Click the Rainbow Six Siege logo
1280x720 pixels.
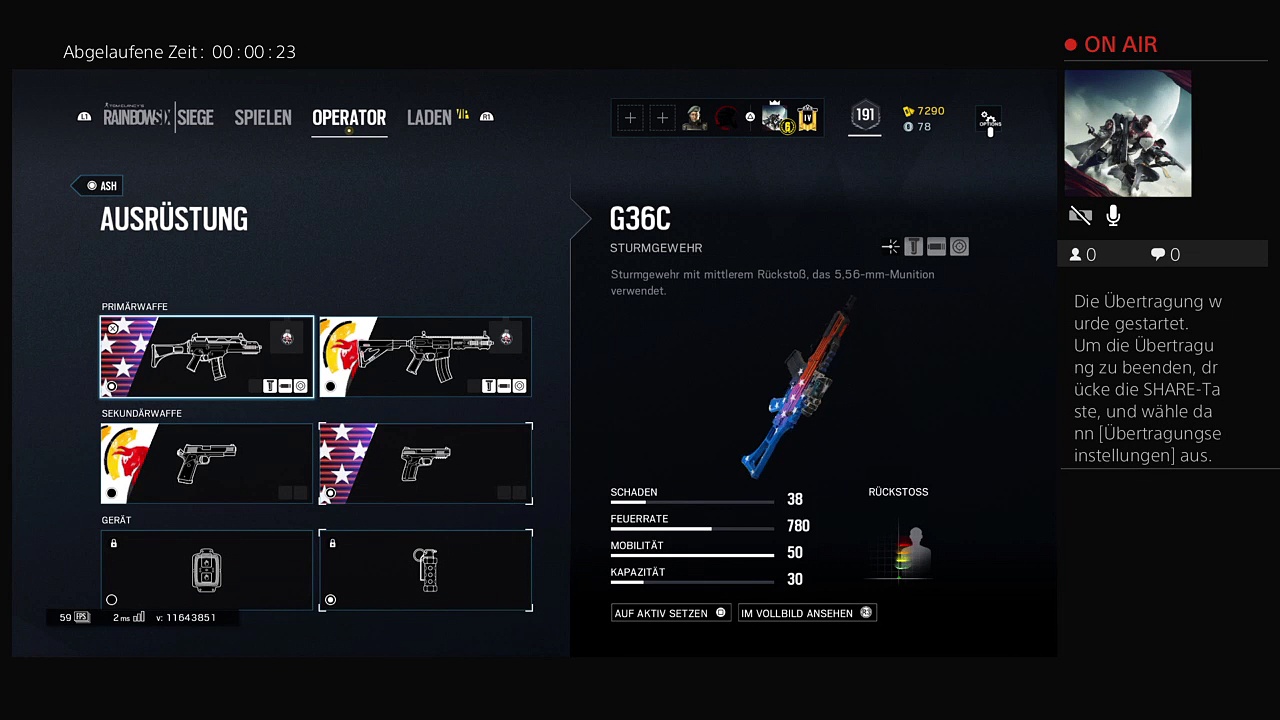158,118
